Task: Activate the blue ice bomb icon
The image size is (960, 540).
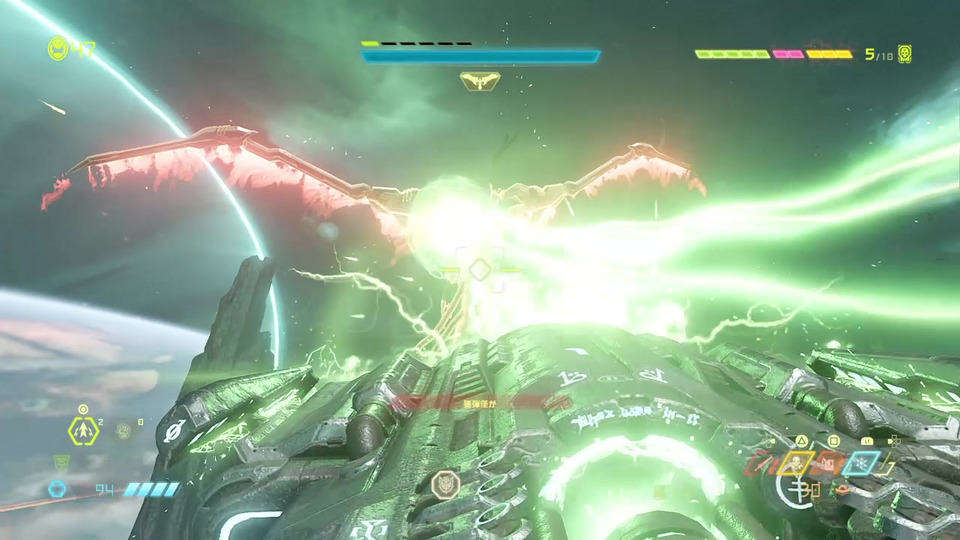Action: (861, 464)
